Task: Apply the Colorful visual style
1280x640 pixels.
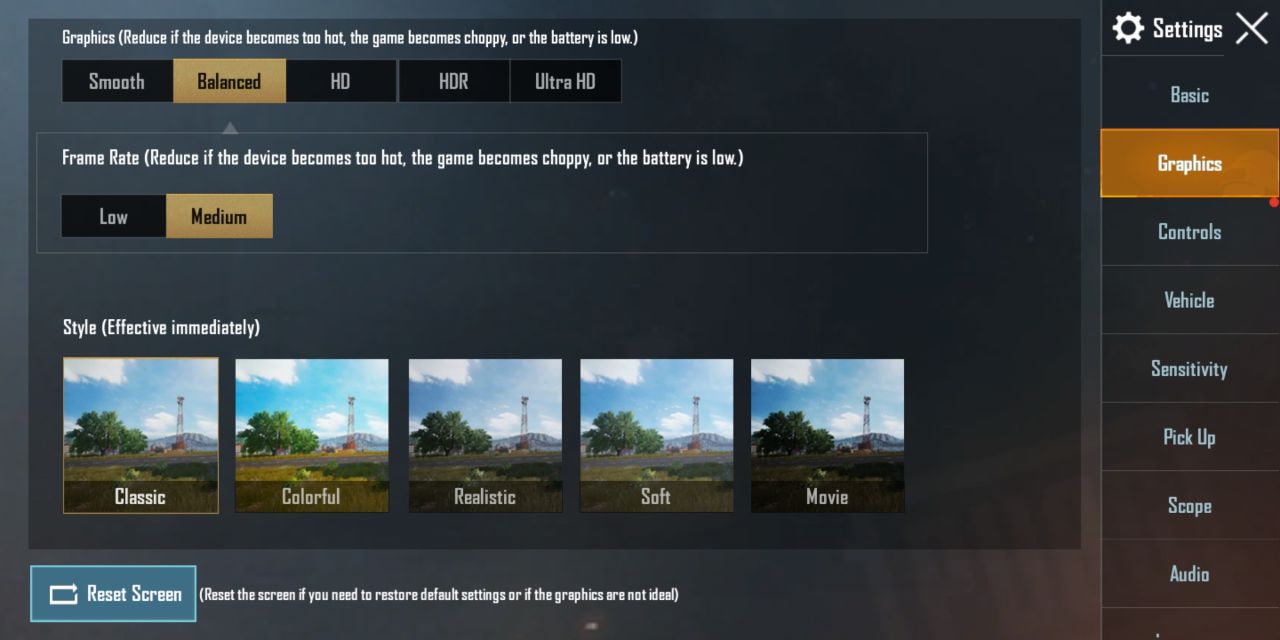Action: click(312, 435)
